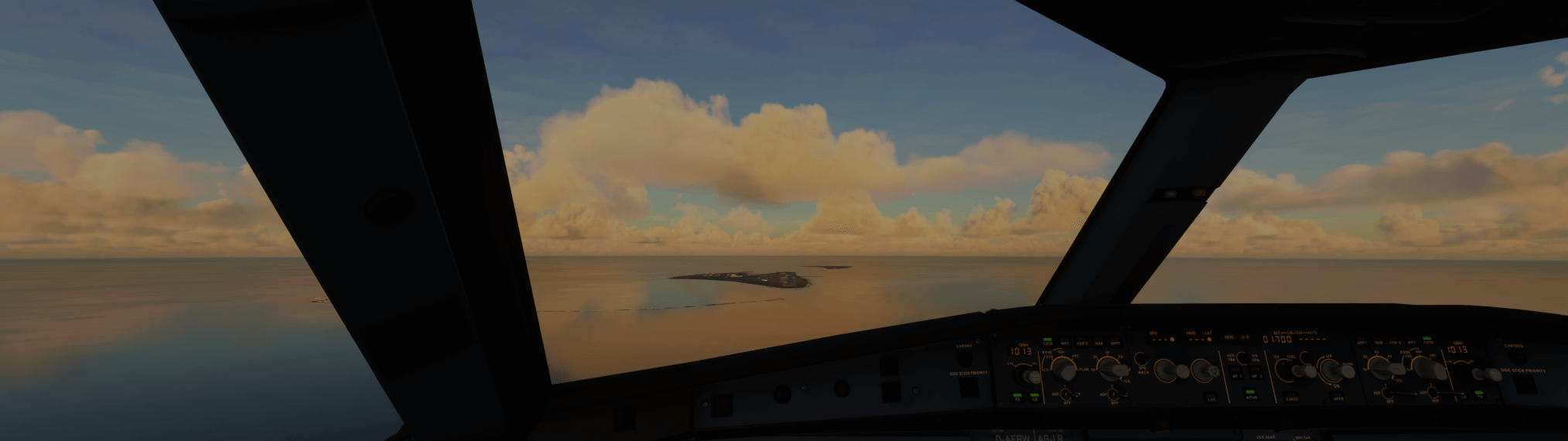Arm the LOC localizer button
Screen dimensions: 1568x441
[1210, 399]
